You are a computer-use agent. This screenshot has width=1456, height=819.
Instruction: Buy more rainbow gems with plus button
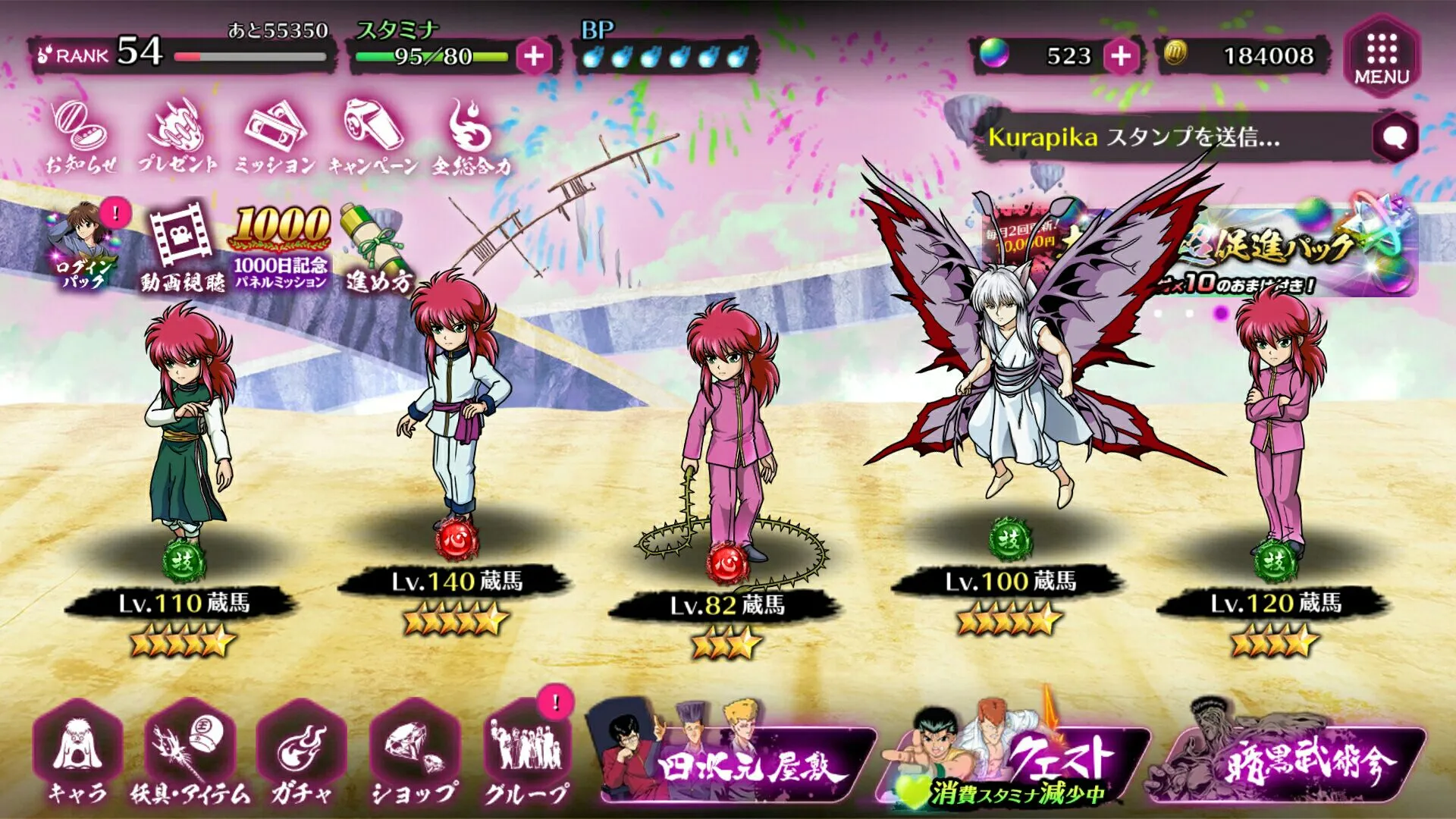pyautogui.click(x=1121, y=56)
